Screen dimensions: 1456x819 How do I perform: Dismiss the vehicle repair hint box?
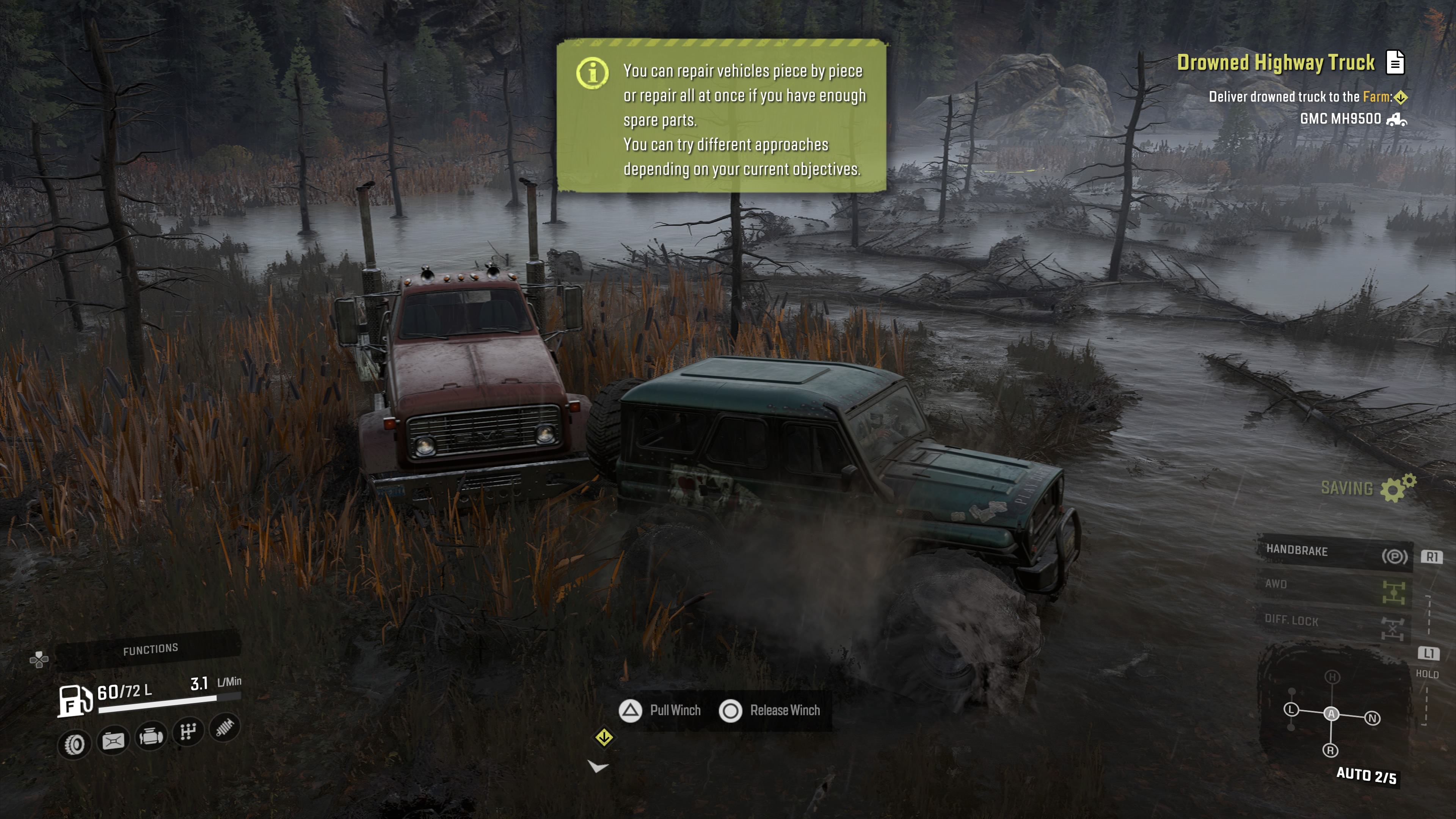click(721, 116)
